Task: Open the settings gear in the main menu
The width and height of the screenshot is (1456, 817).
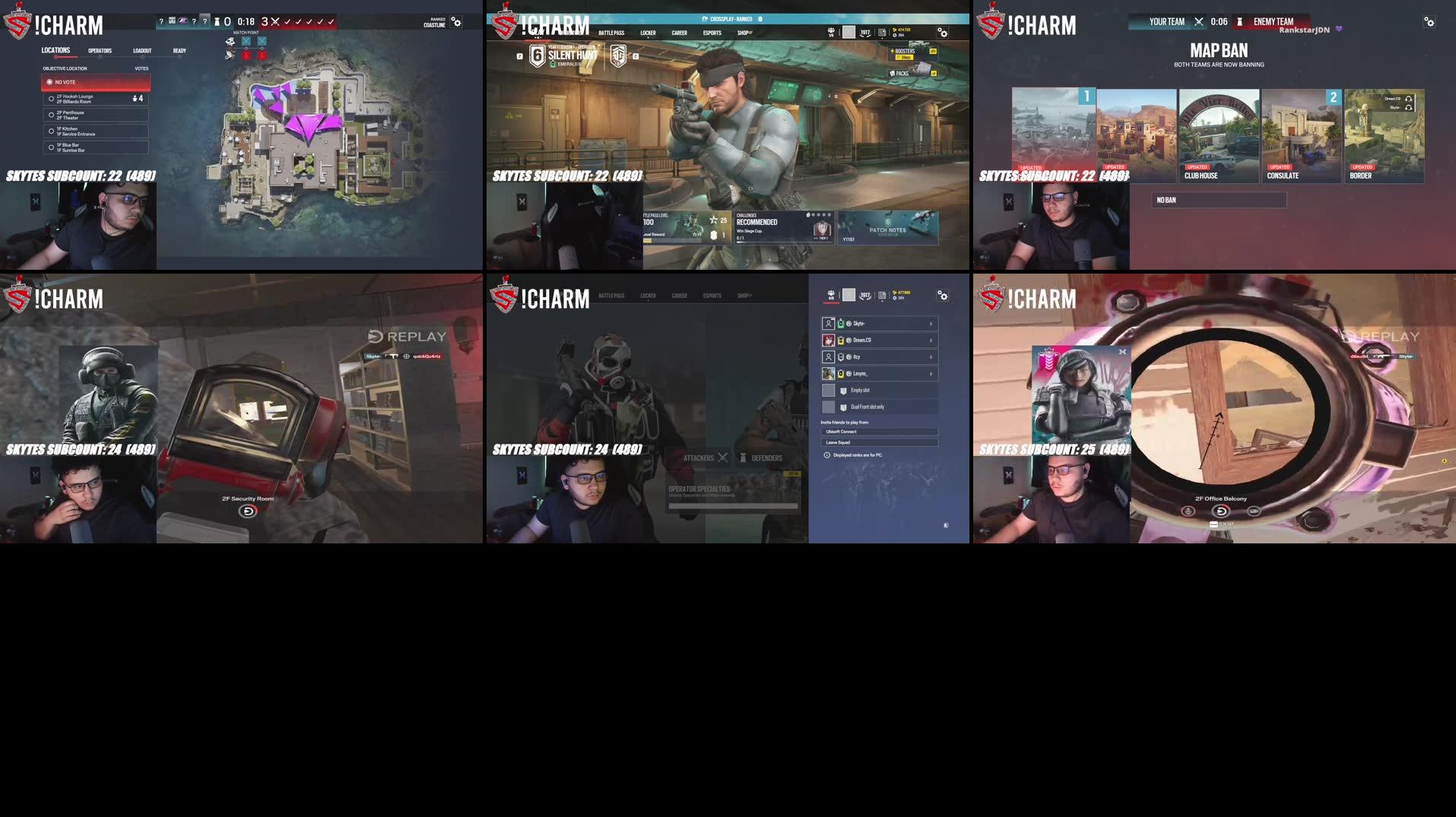Action: pos(943,33)
